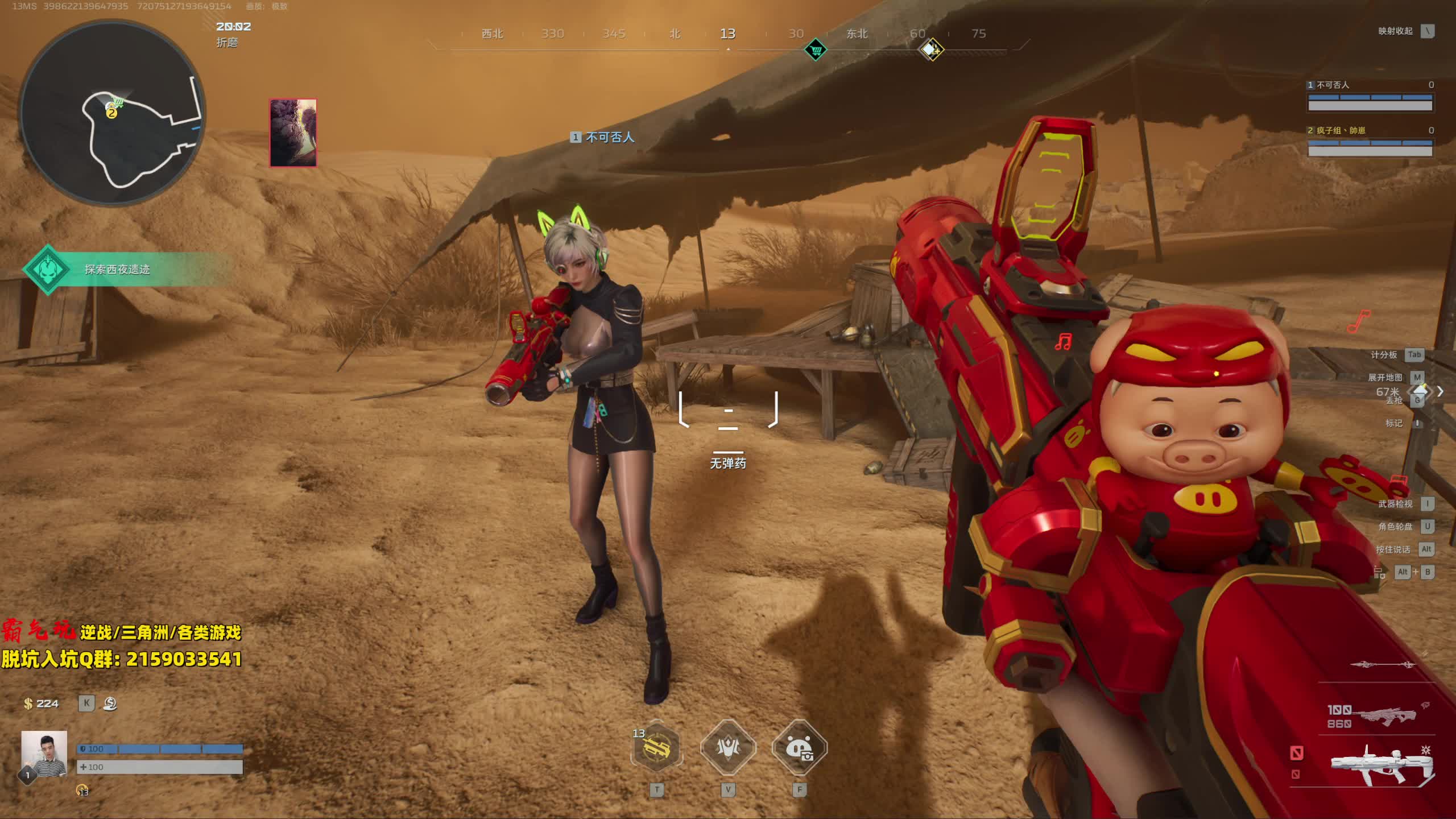Click the player portrait avatar
Viewport: 1456px width, 819px height.
click(44, 754)
